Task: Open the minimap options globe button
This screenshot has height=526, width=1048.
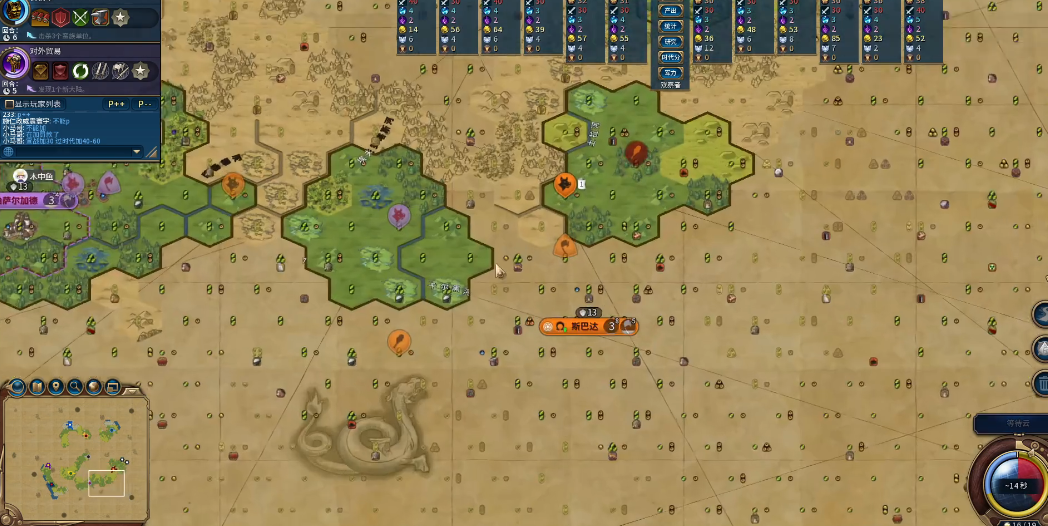Action: 18,387
